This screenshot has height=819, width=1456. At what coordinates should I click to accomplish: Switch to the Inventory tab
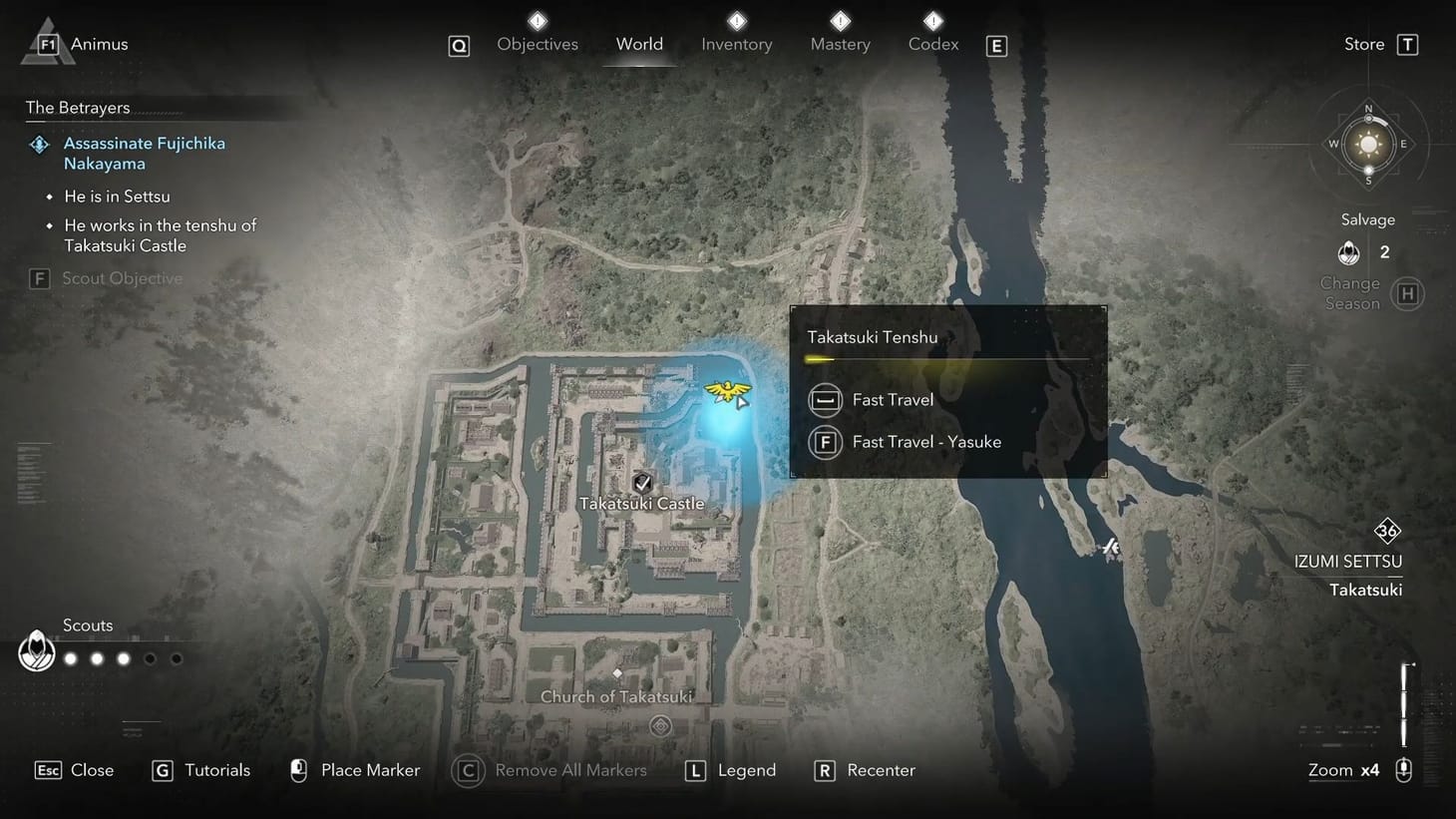736,44
